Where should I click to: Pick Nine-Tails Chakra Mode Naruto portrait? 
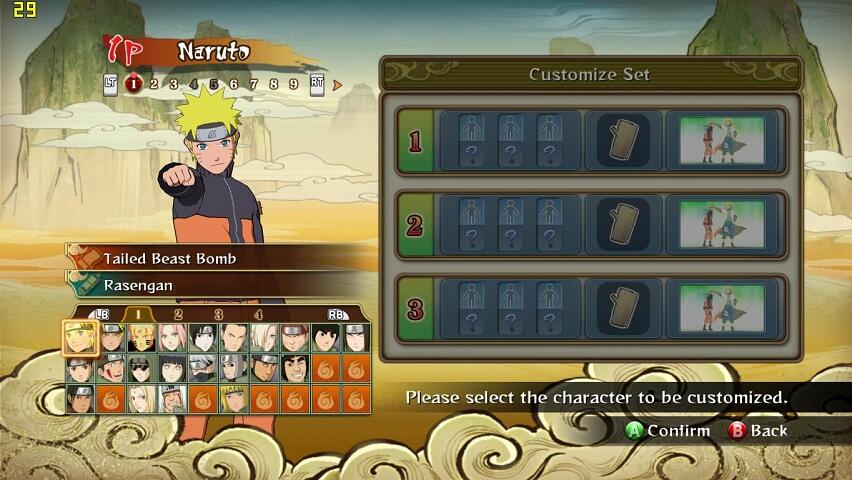[141, 337]
